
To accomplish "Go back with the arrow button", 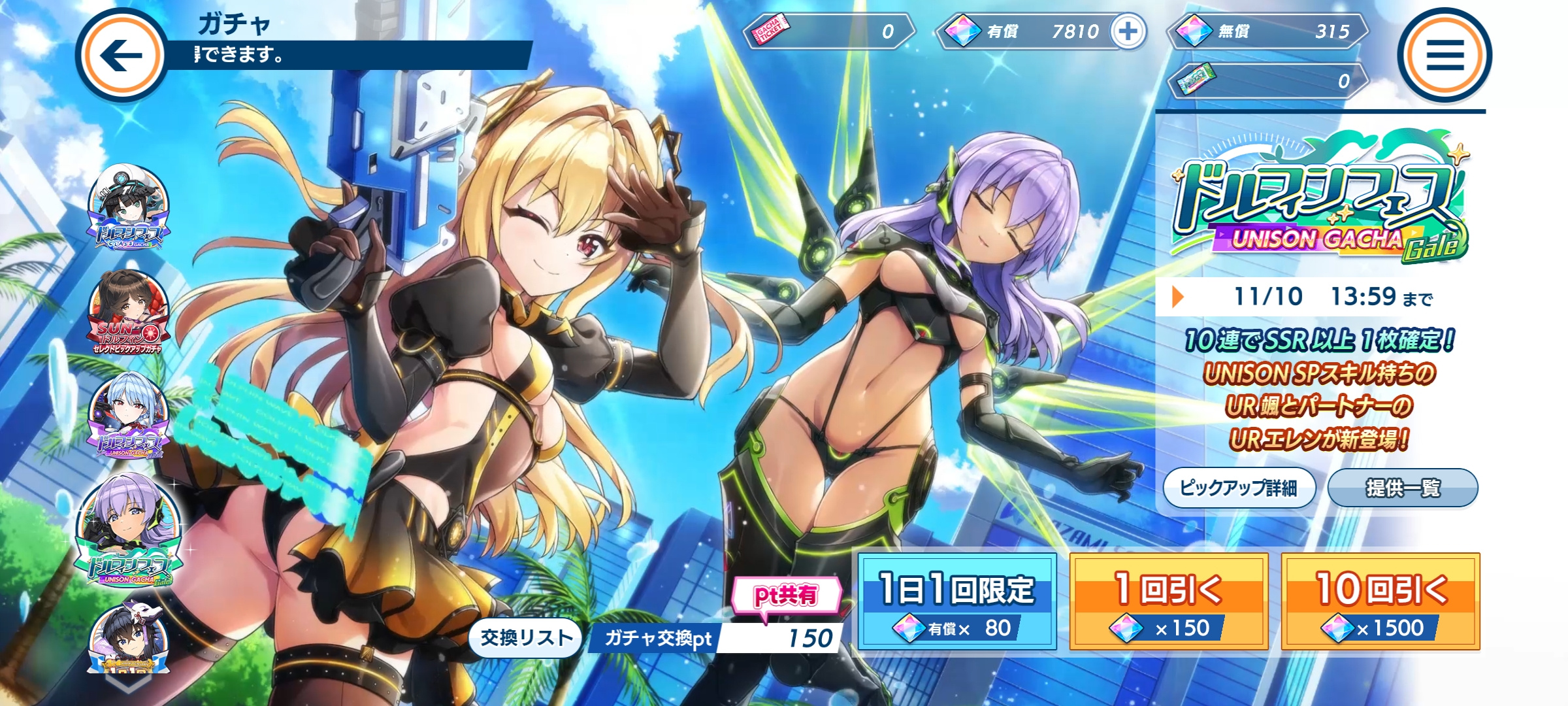I will pos(122,55).
